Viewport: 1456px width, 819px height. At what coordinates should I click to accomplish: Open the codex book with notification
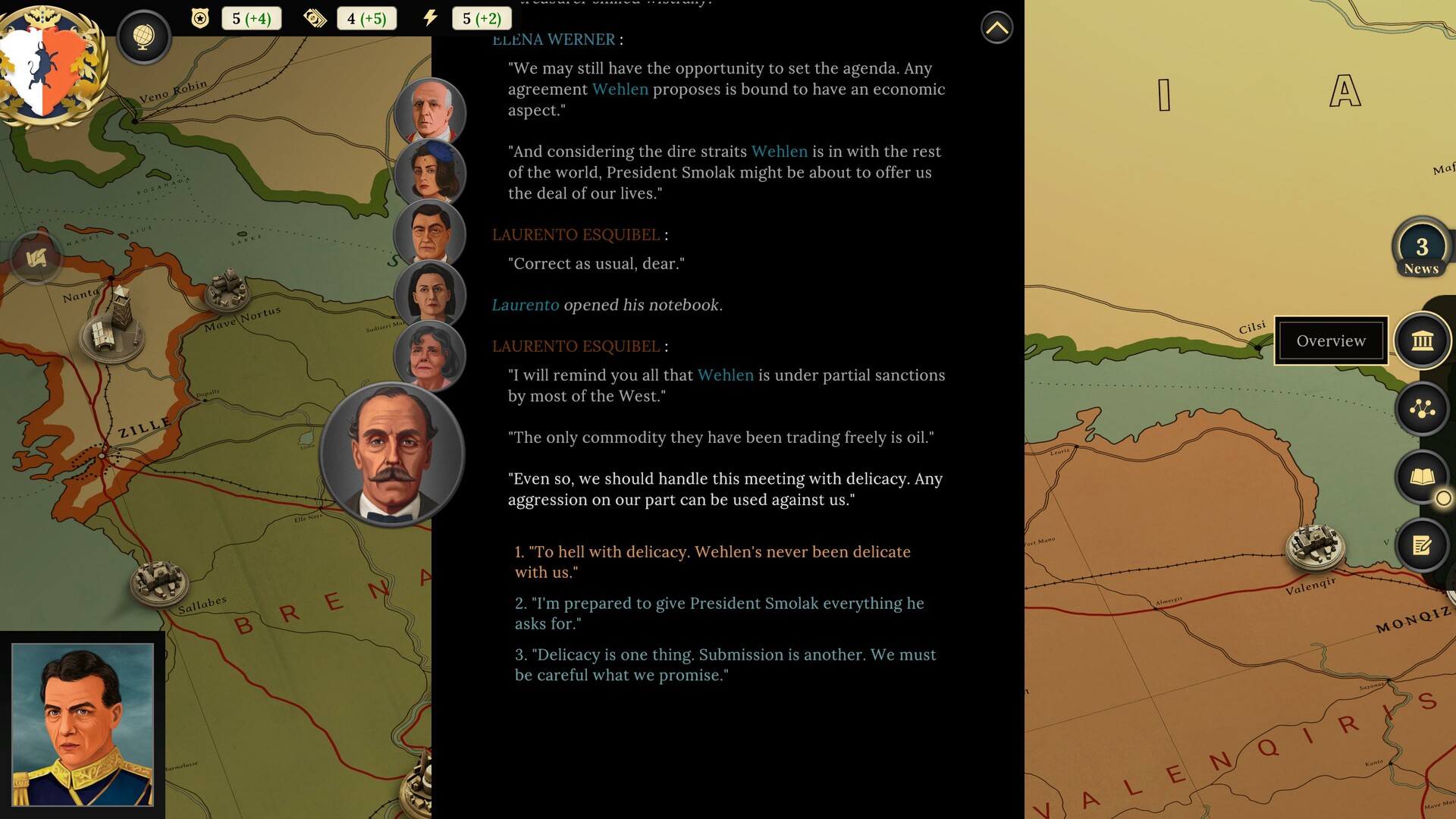point(1422,477)
